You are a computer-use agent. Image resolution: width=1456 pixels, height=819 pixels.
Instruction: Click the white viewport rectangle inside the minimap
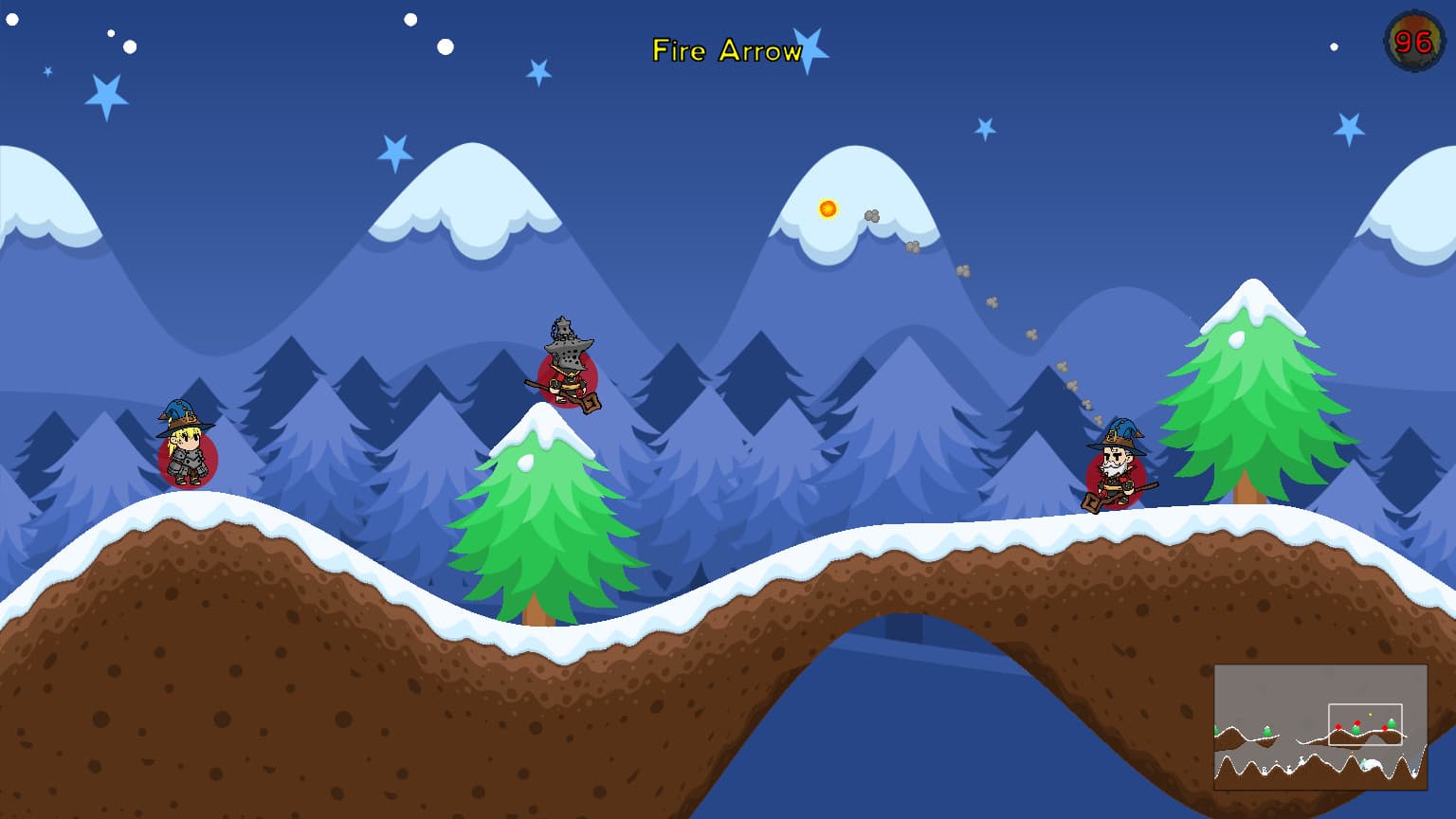pos(1366,723)
